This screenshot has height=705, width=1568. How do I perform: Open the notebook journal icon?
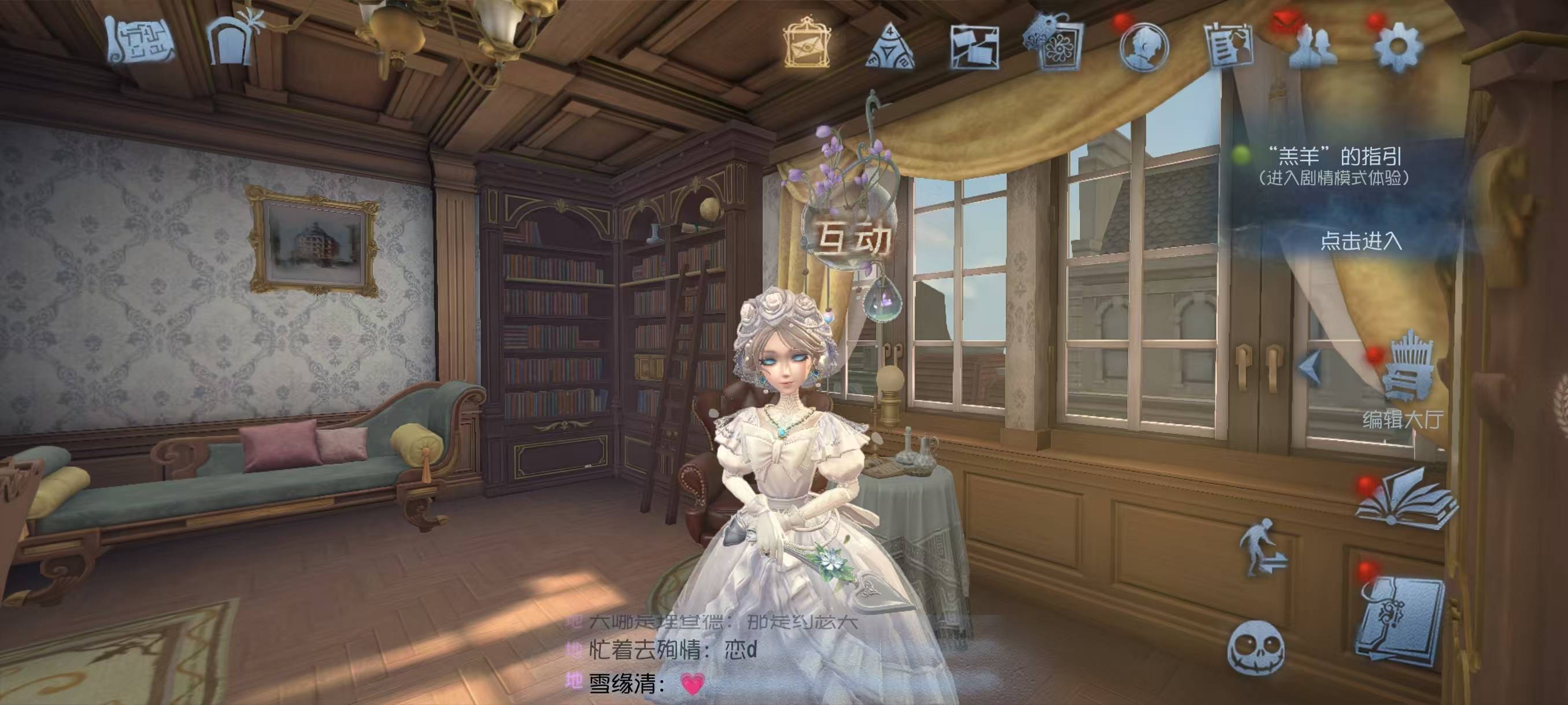coord(1401,621)
